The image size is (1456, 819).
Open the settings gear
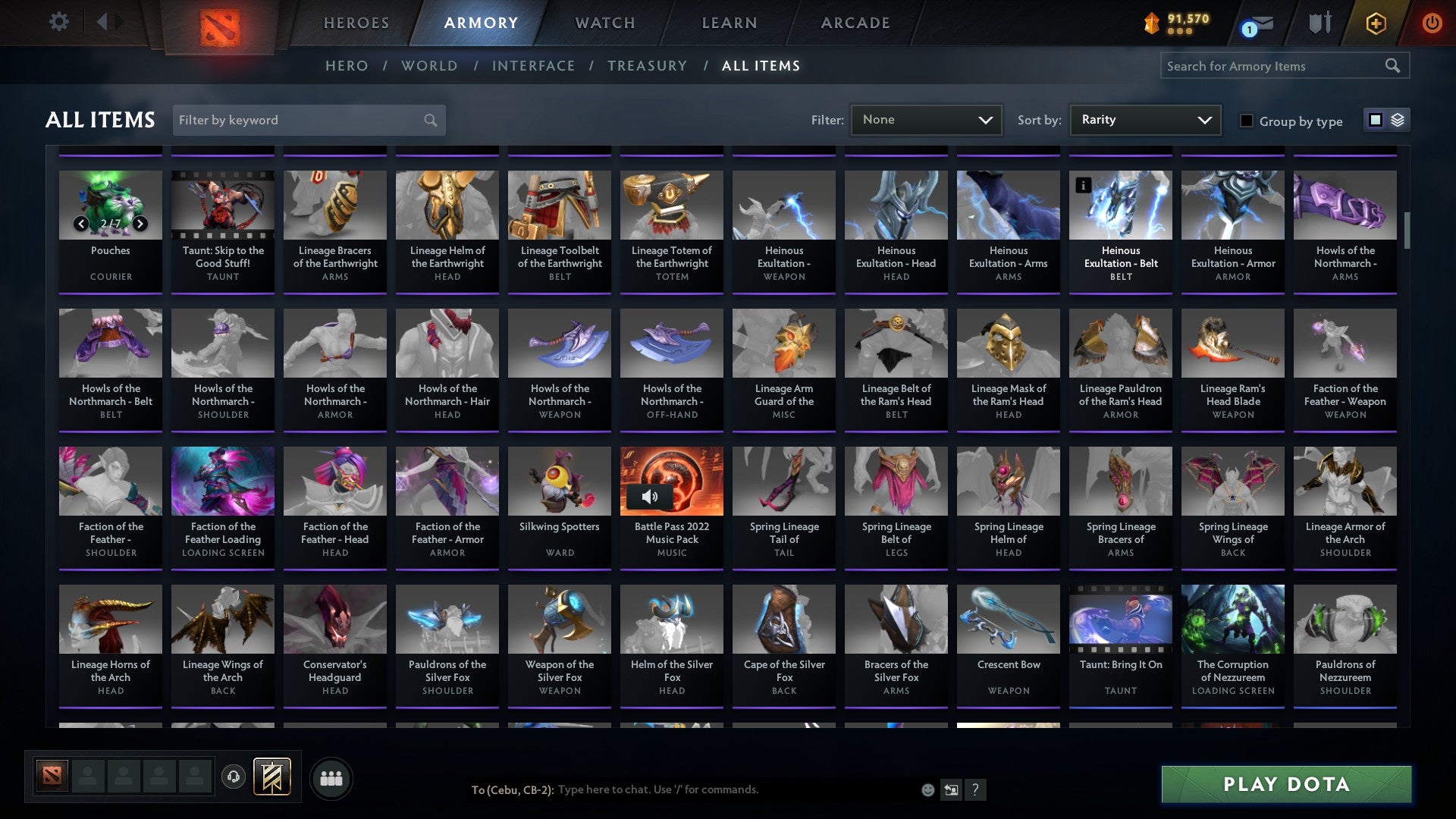[x=58, y=23]
